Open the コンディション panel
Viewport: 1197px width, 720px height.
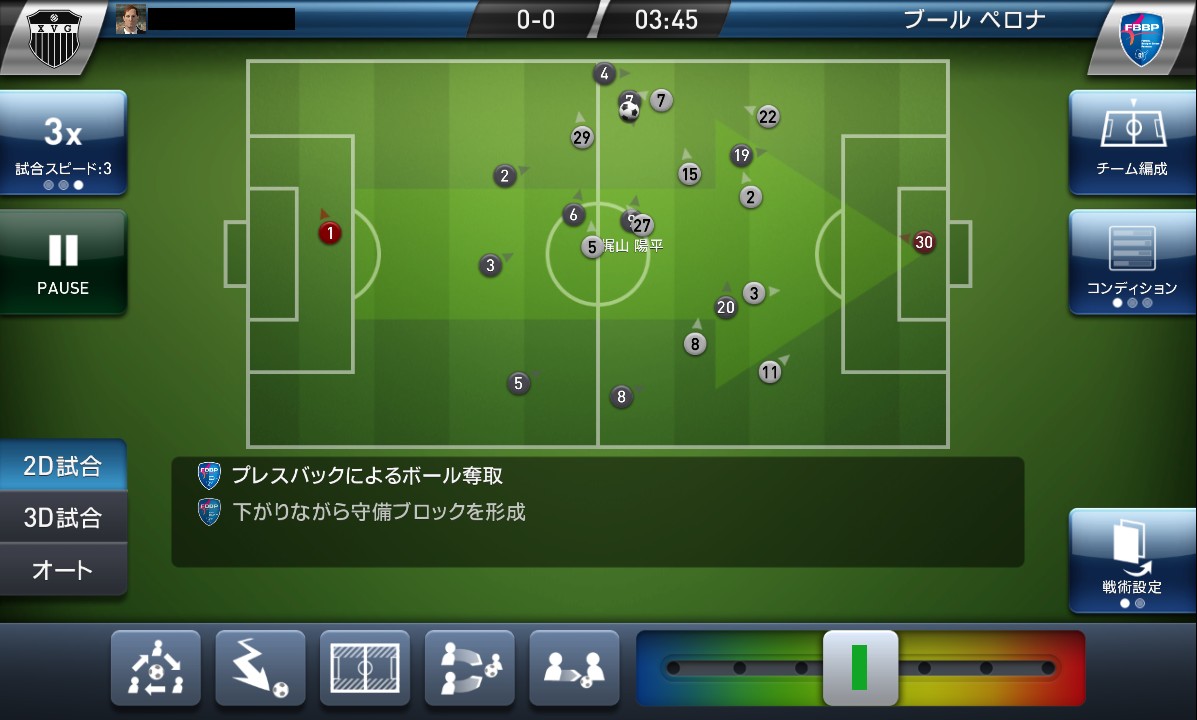click(1131, 261)
